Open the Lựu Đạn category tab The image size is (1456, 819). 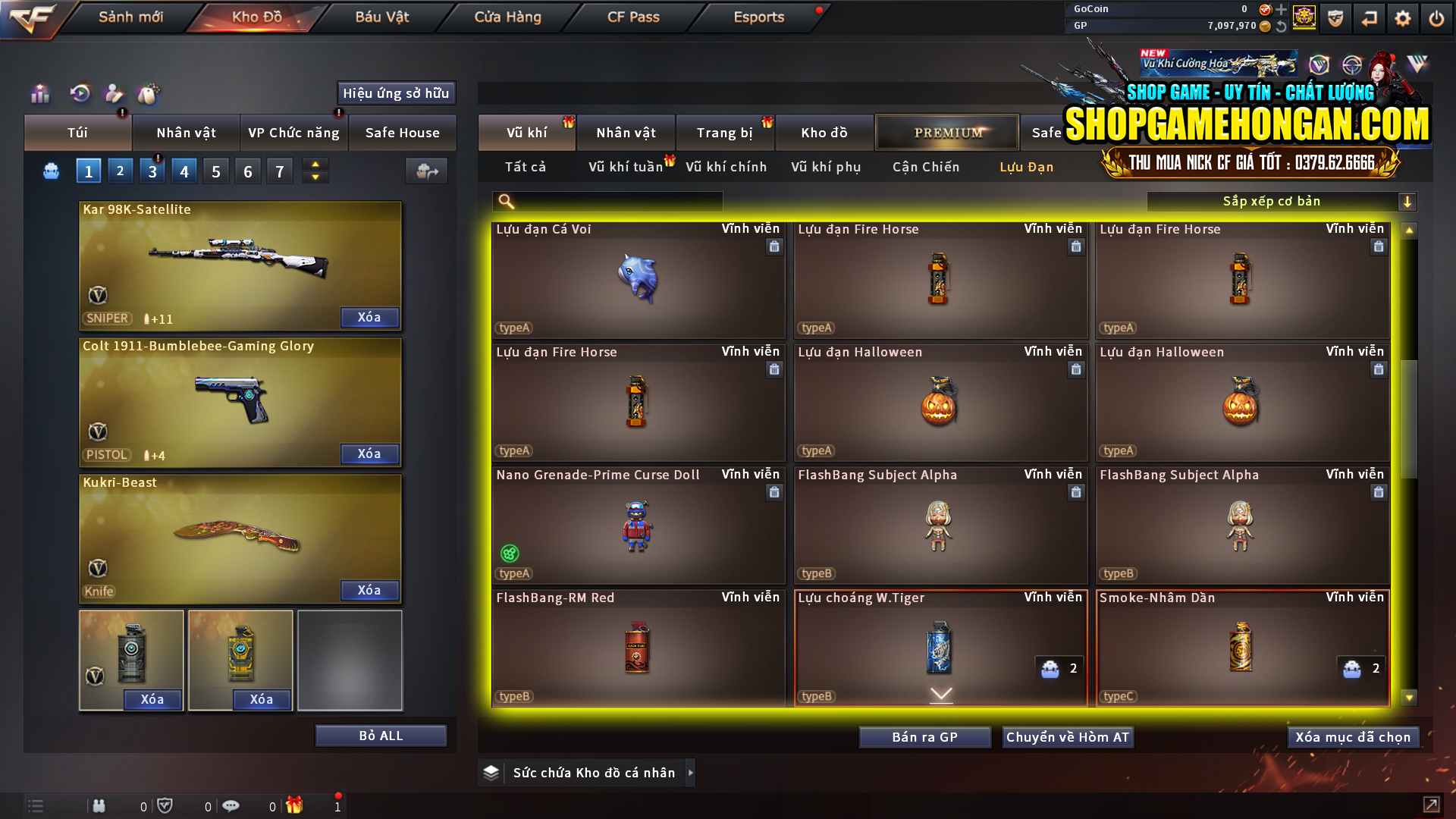pos(1027,167)
